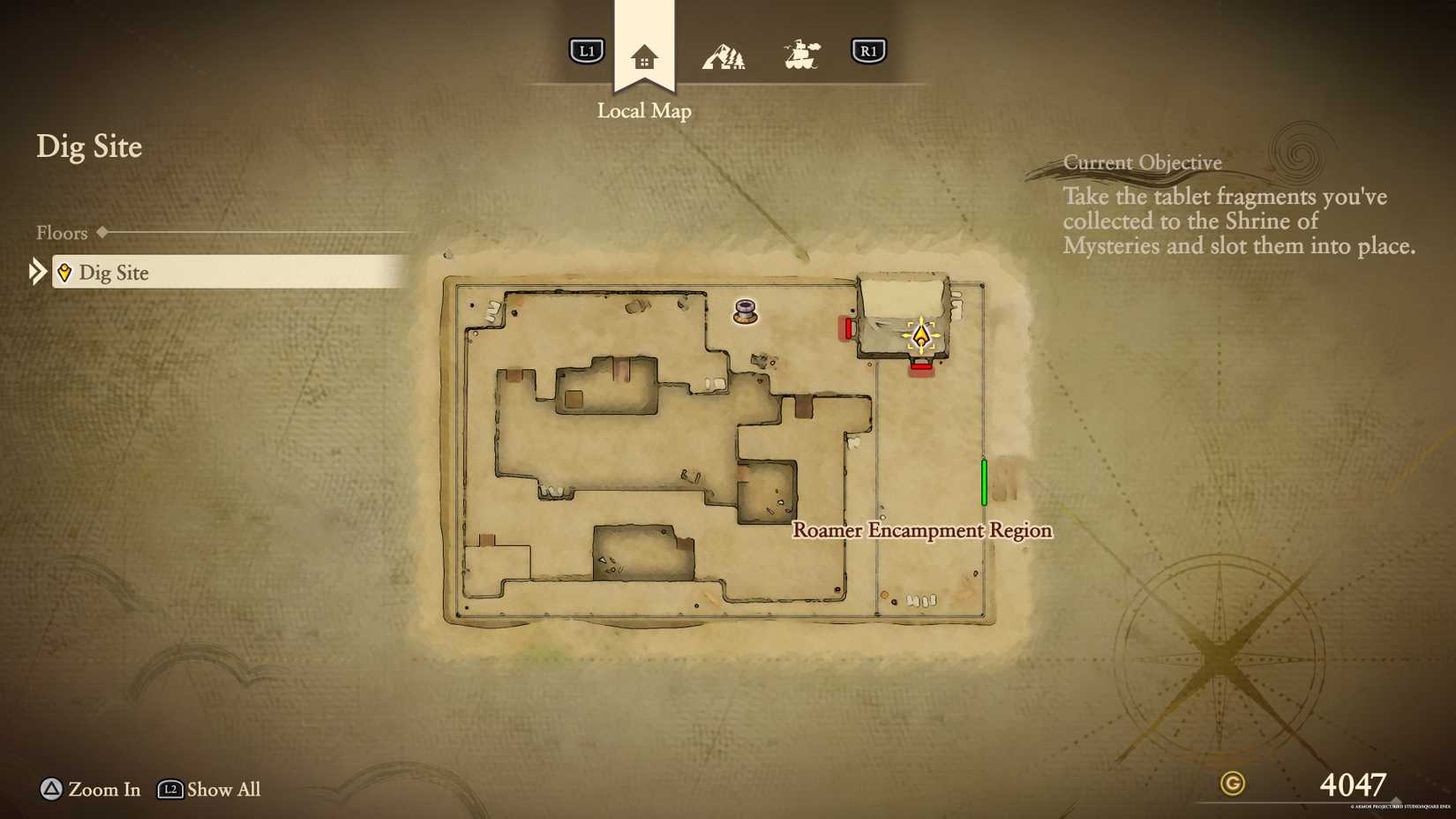Select the yellow objective marker on the map
Image resolution: width=1456 pixels, height=819 pixels.
tap(921, 334)
